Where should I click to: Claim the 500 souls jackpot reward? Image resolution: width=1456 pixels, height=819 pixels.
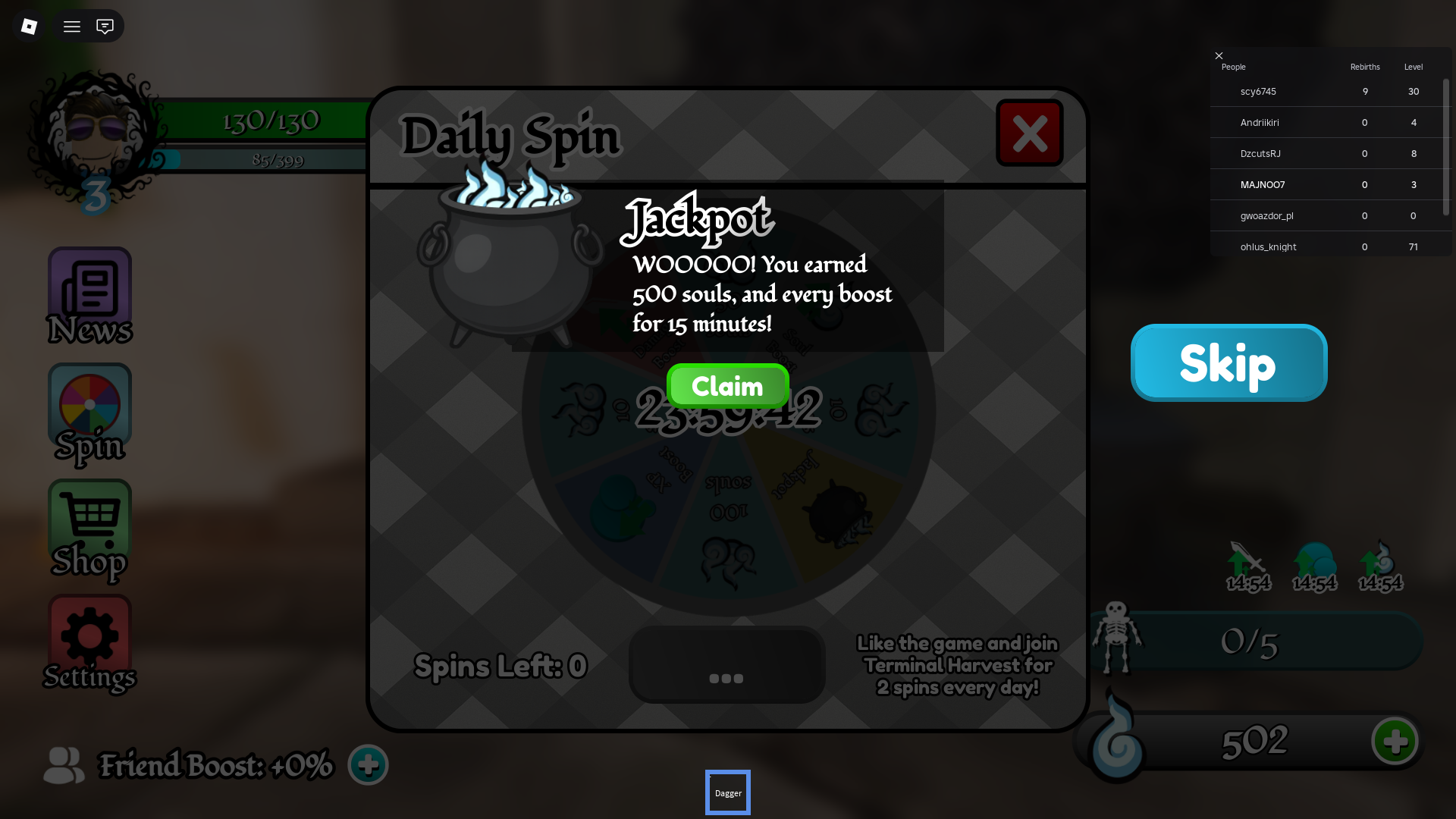(727, 385)
